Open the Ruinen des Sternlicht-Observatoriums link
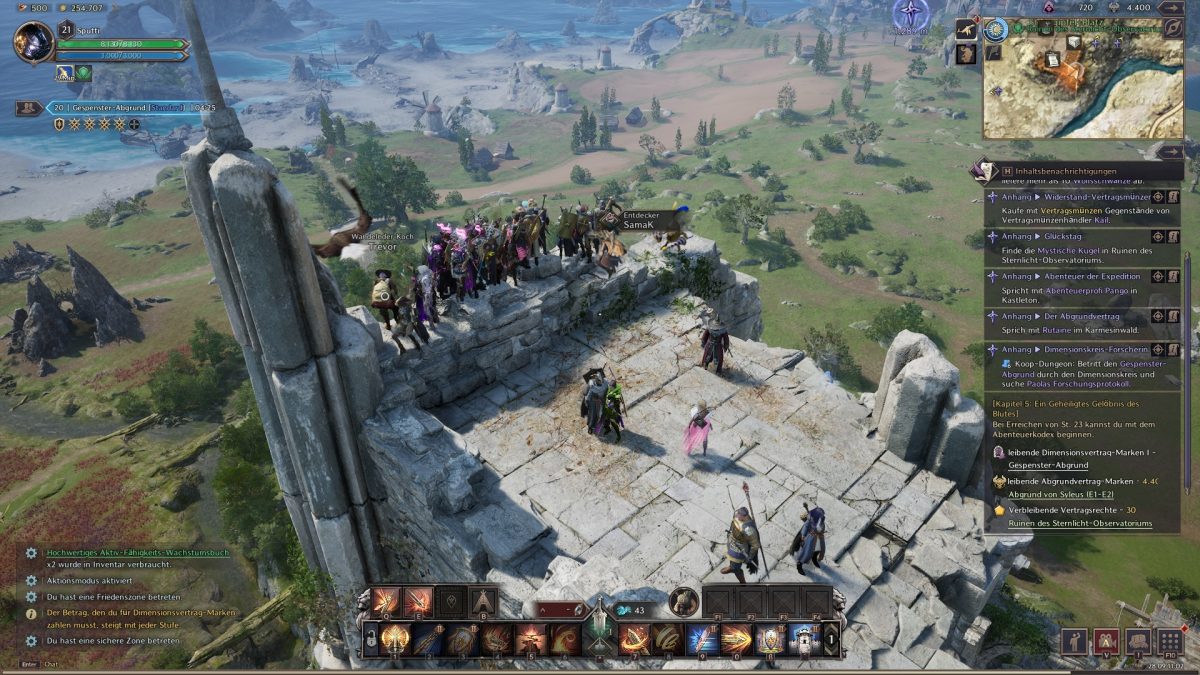Viewport: 1200px width, 675px height. pos(1080,523)
